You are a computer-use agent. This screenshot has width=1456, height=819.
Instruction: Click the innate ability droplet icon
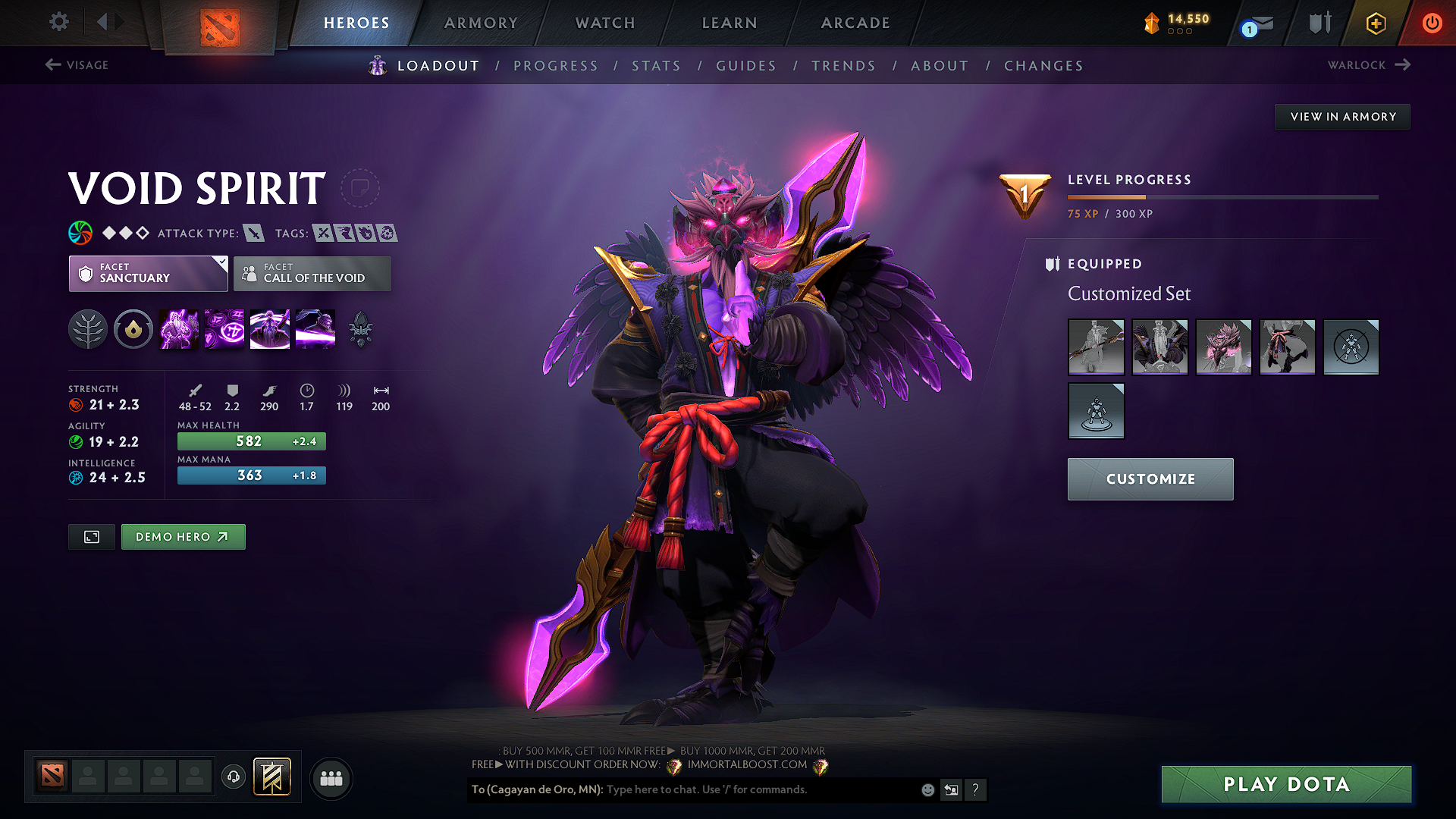(x=133, y=328)
